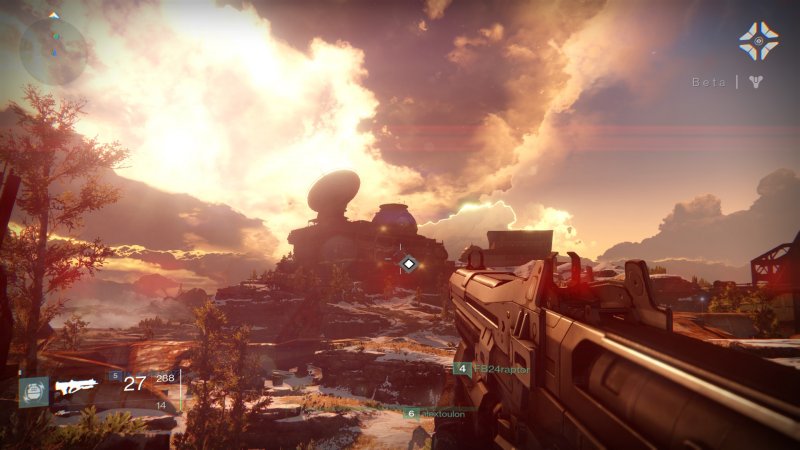Select the diamond objective waypoint marker

(408, 263)
